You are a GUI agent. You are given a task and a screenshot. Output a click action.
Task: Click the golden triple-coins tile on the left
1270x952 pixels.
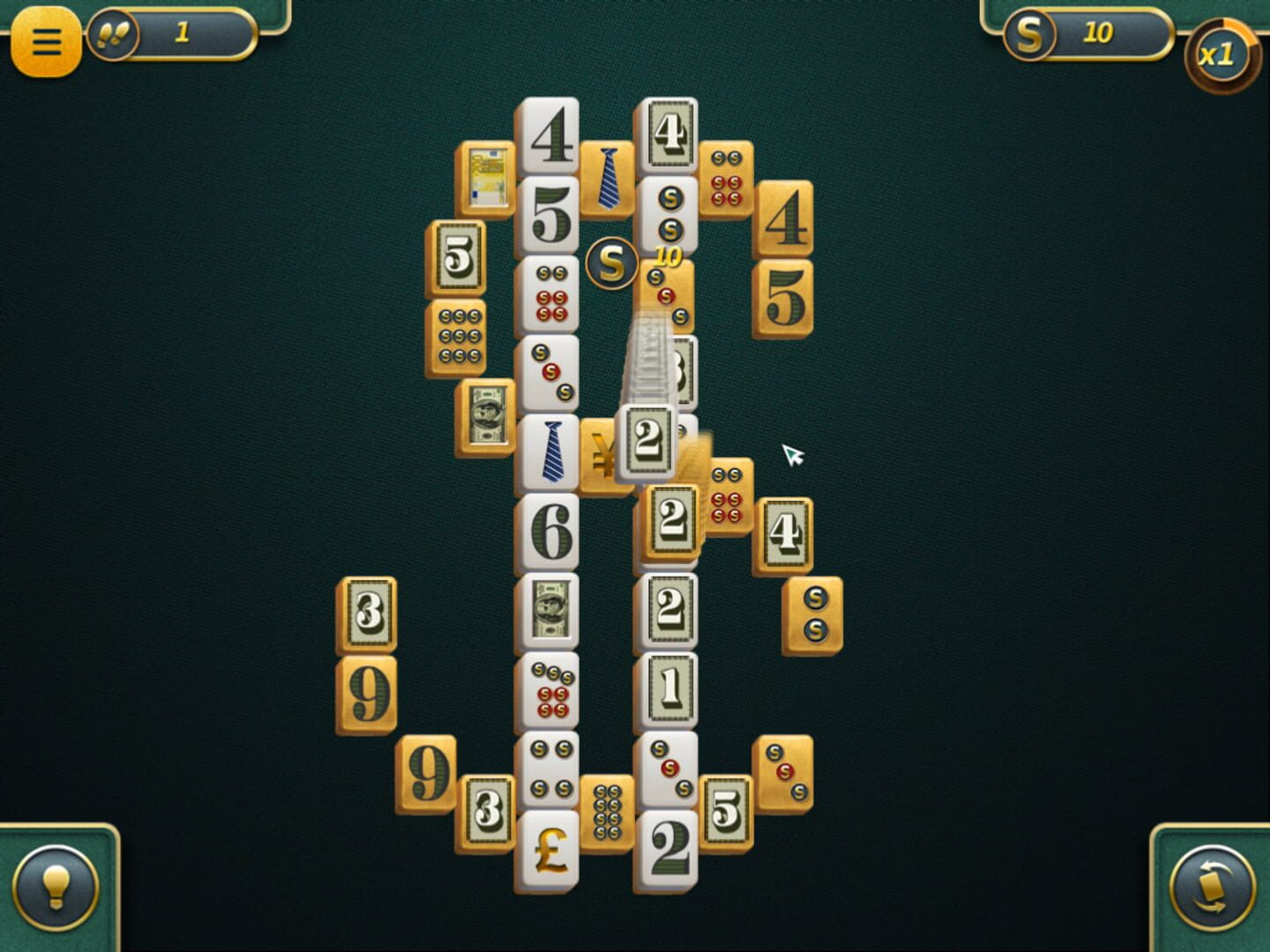click(x=458, y=338)
